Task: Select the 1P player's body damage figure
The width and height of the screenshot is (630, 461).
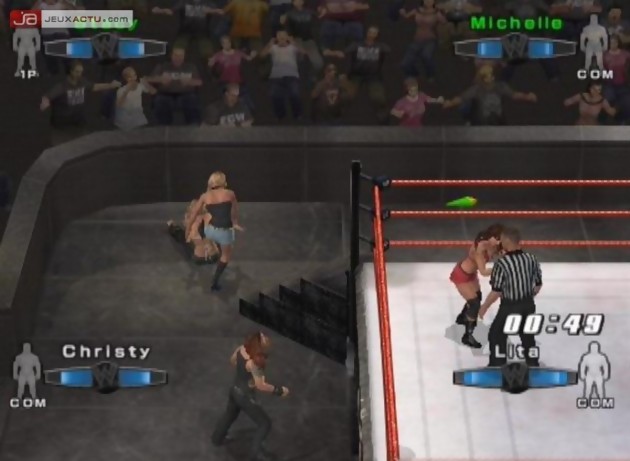Action: click(x=27, y=47)
